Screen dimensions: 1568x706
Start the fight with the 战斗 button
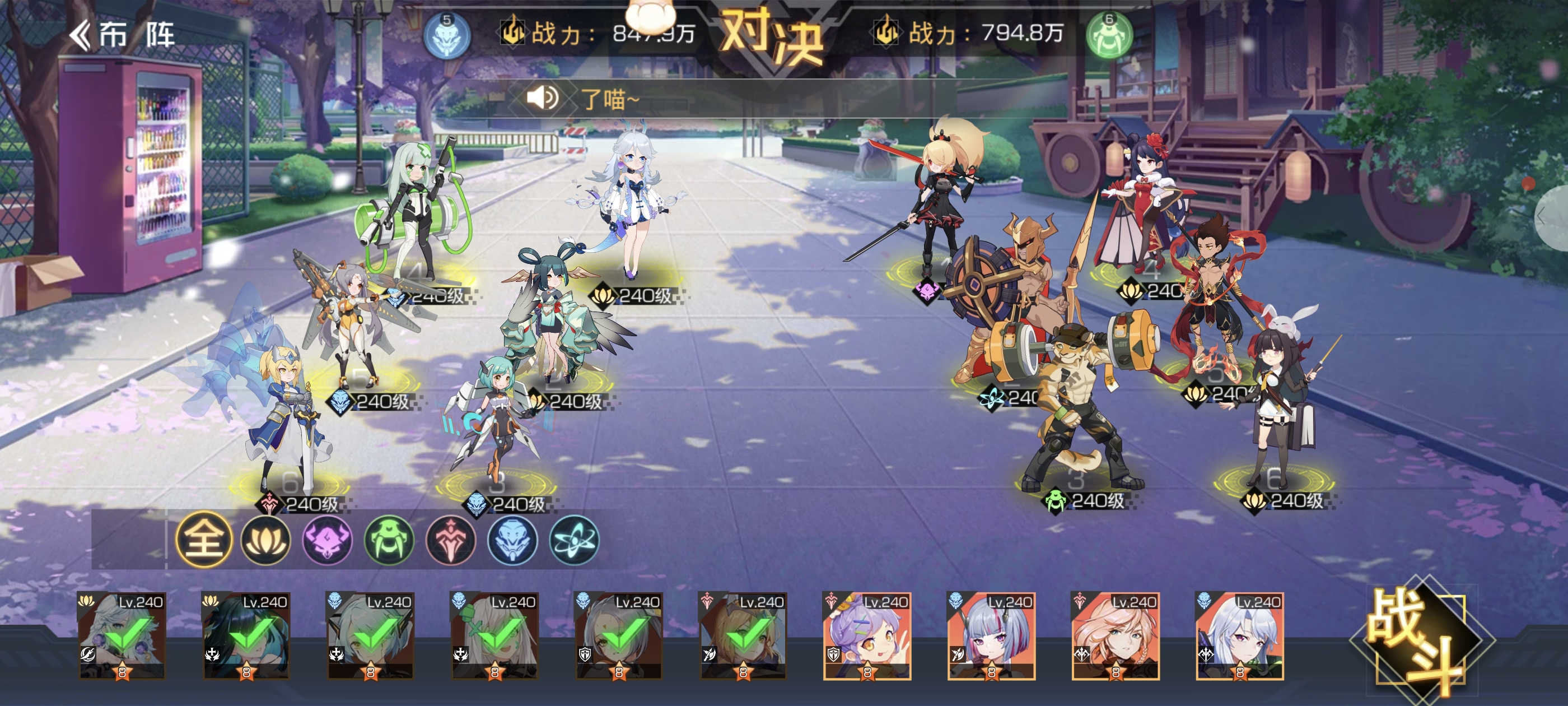[1418, 639]
